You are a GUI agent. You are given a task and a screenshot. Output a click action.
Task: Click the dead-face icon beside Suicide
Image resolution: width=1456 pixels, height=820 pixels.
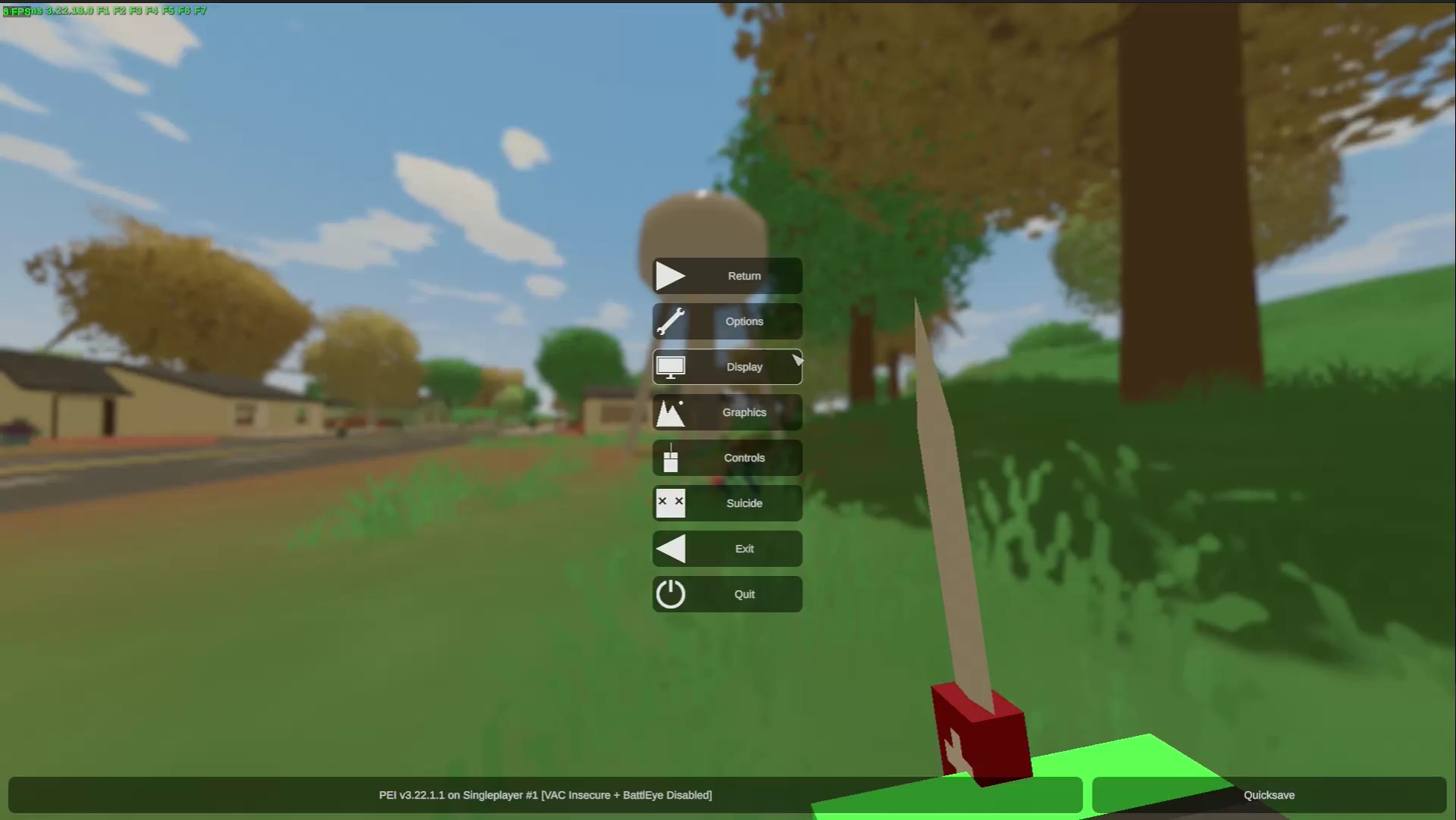pos(670,503)
